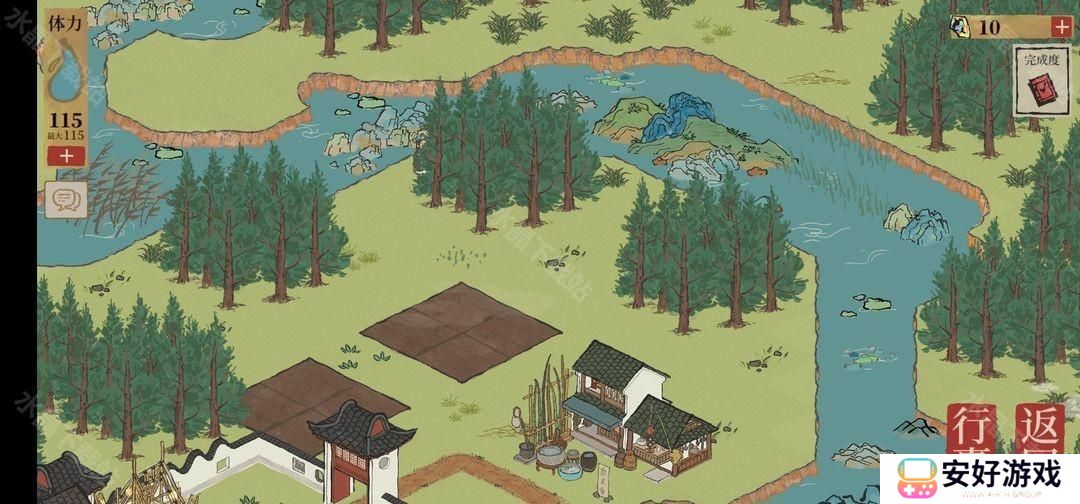Open the chat speech bubble
The image size is (1080, 504).
click(x=67, y=200)
